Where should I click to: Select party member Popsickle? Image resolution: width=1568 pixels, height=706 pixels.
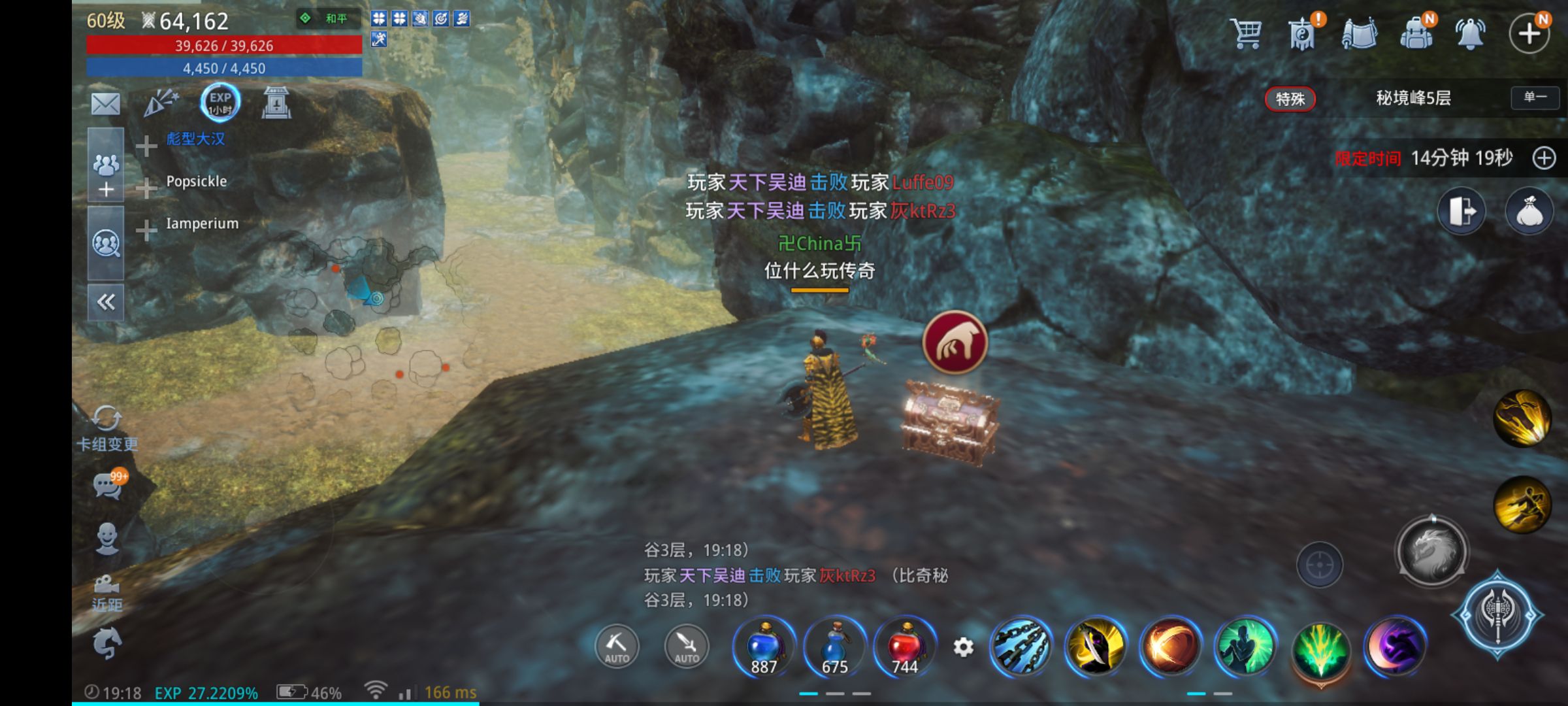click(196, 182)
